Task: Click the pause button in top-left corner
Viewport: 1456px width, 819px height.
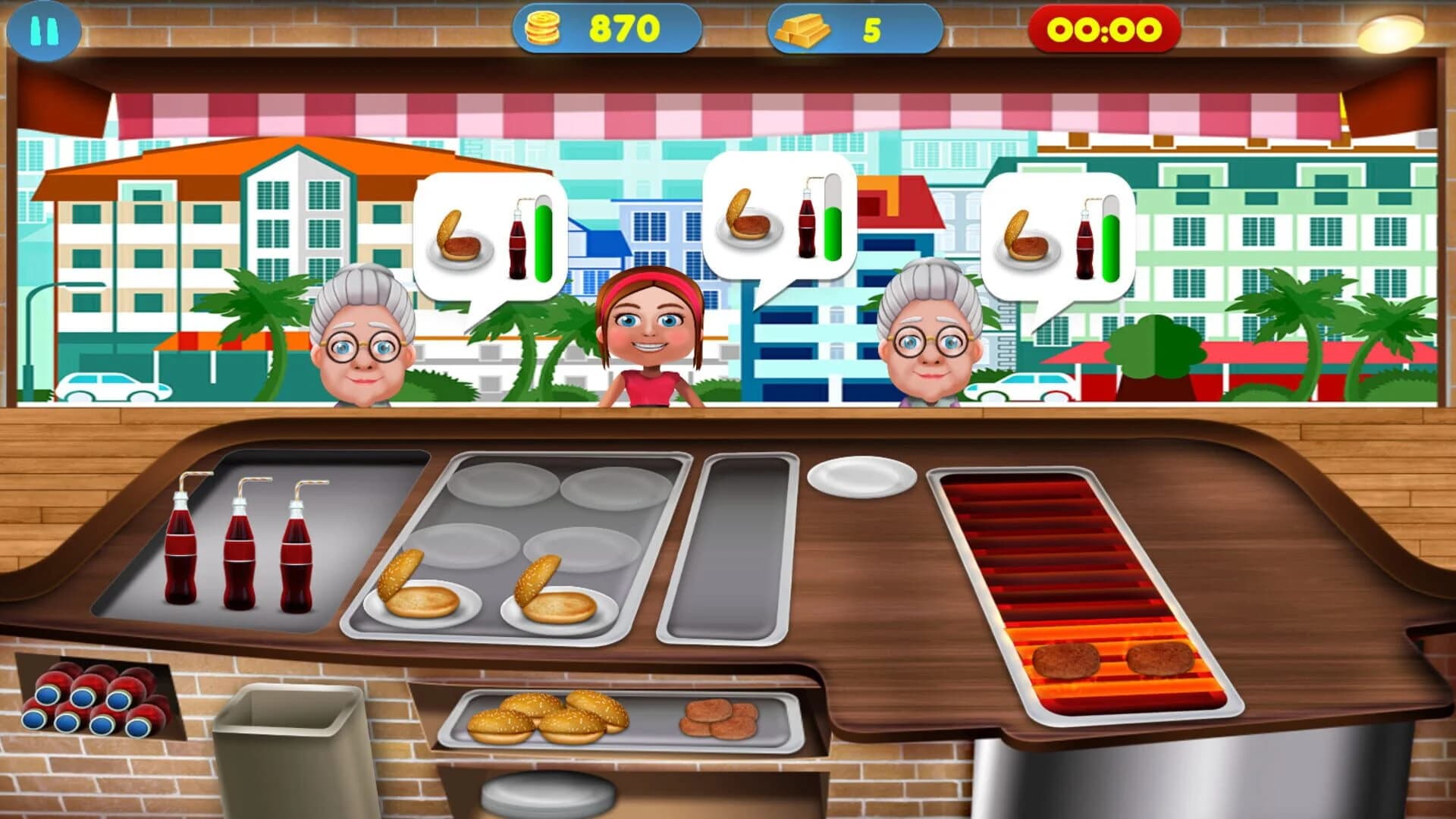Action: [x=44, y=29]
